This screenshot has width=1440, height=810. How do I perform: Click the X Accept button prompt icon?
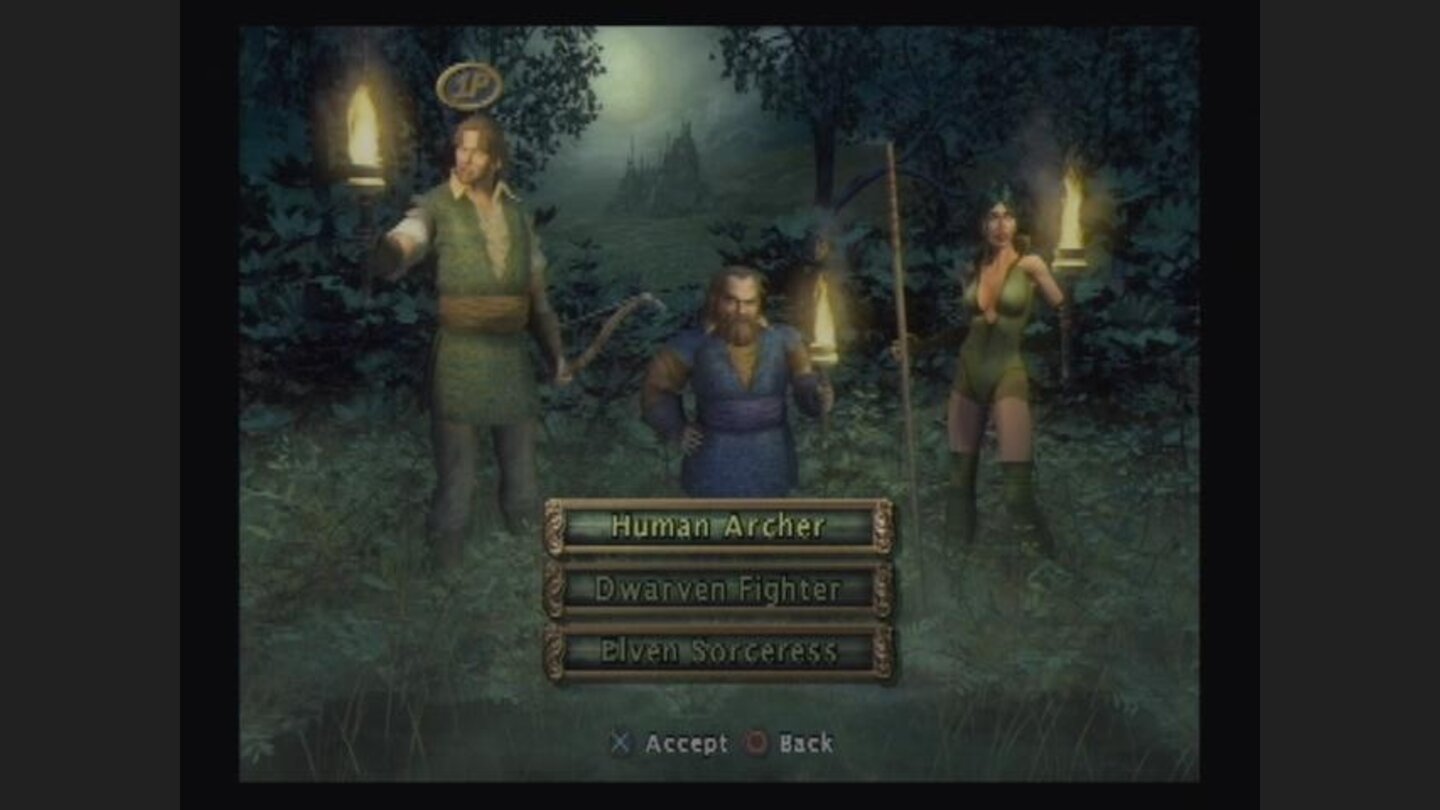[x=620, y=744]
